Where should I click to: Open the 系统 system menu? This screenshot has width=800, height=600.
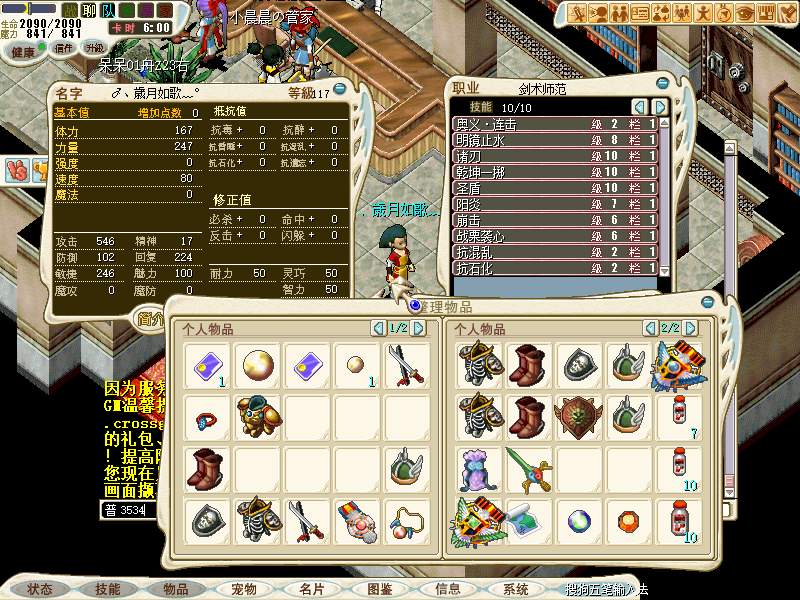(516, 589)
